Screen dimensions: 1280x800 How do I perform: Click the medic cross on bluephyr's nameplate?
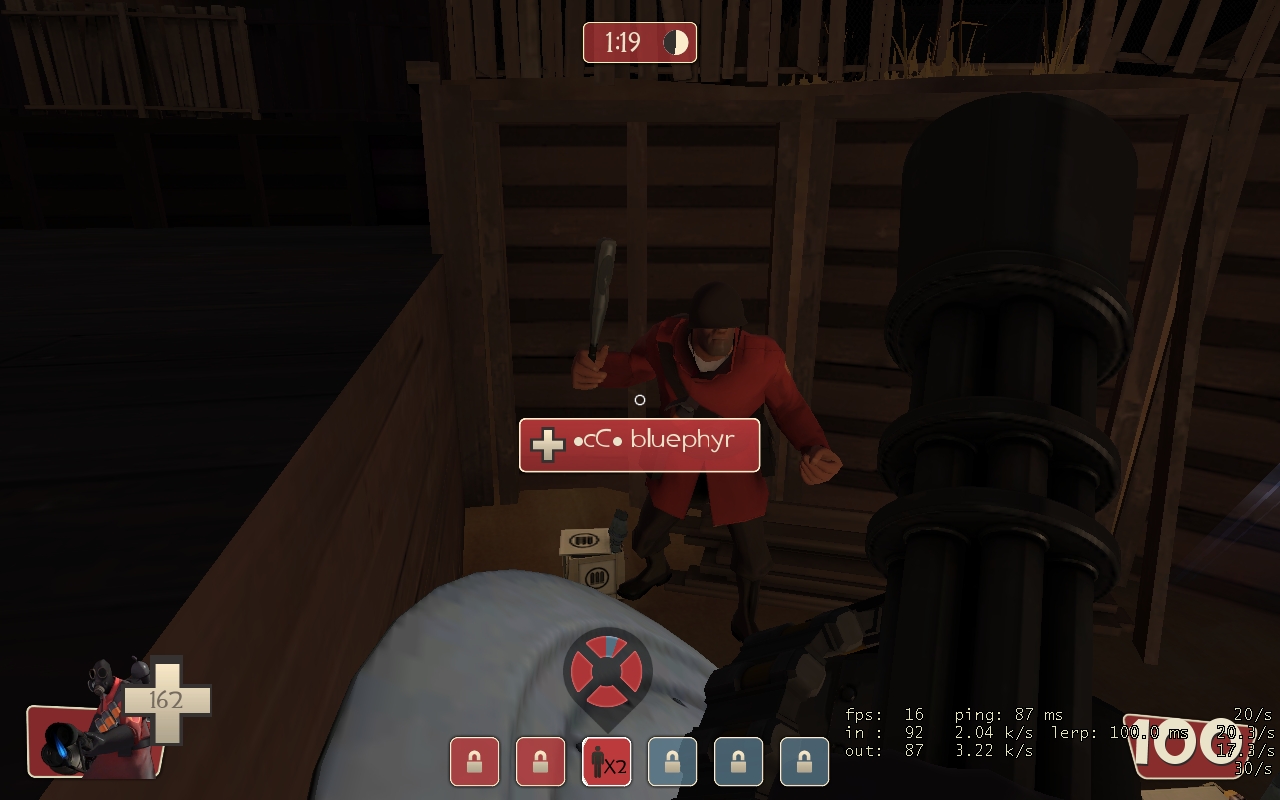click(546, 443)
